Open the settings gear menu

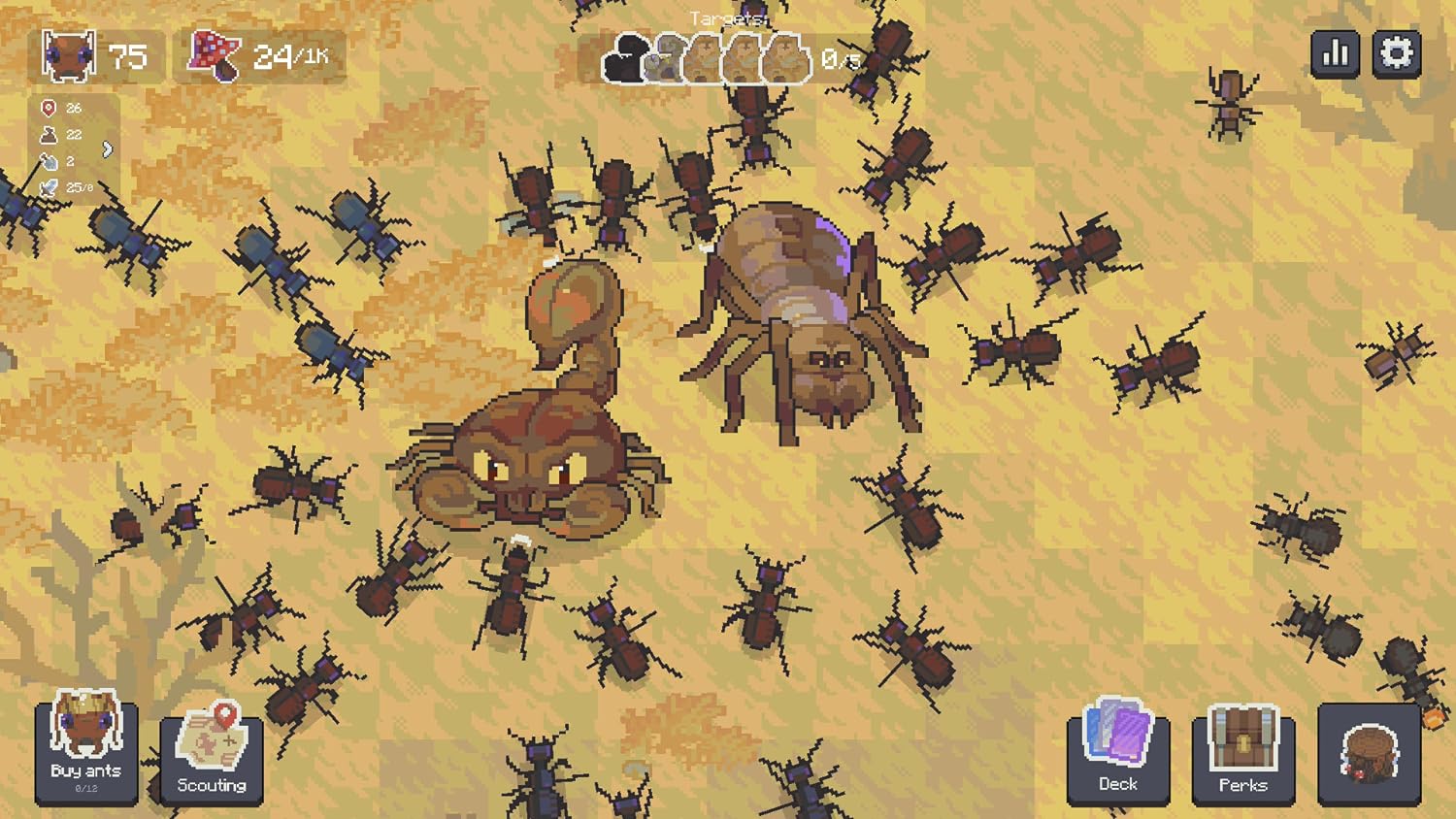(x=1398, y=54)
